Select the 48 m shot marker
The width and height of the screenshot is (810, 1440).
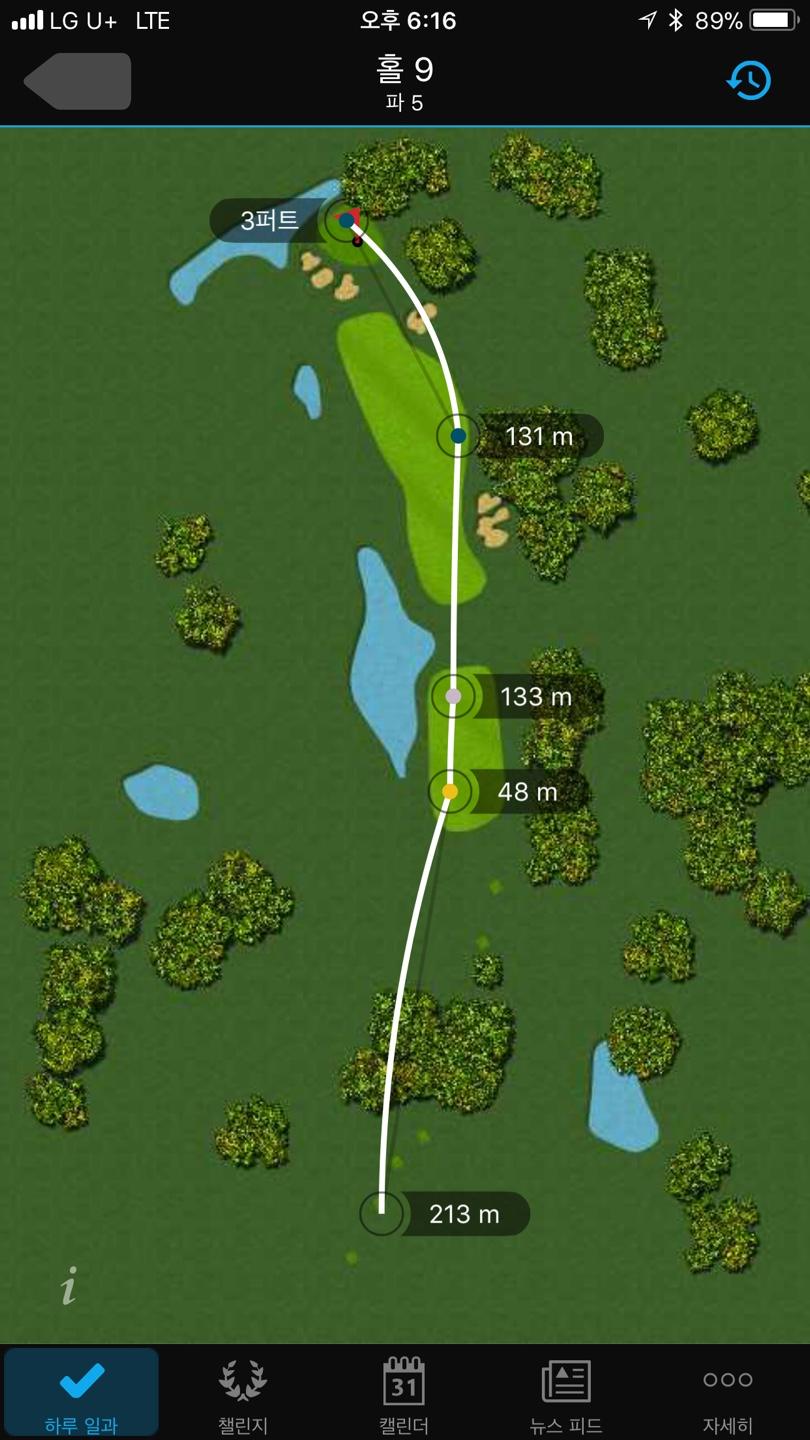click(x=450, y=792)
